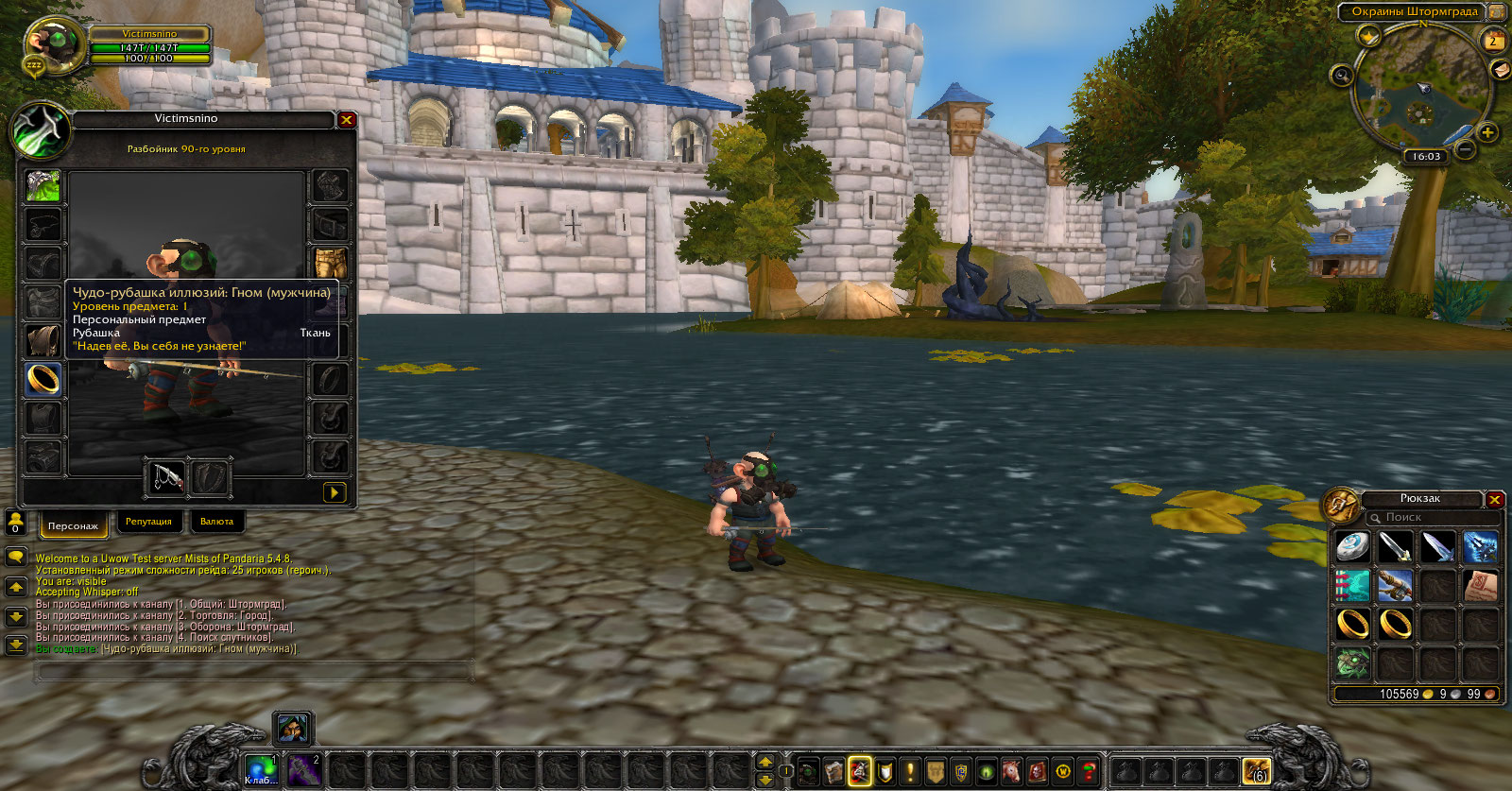Open the backpack slot showing (6)
Screen dimensions: 1512x791
[x=1256, y=771]
